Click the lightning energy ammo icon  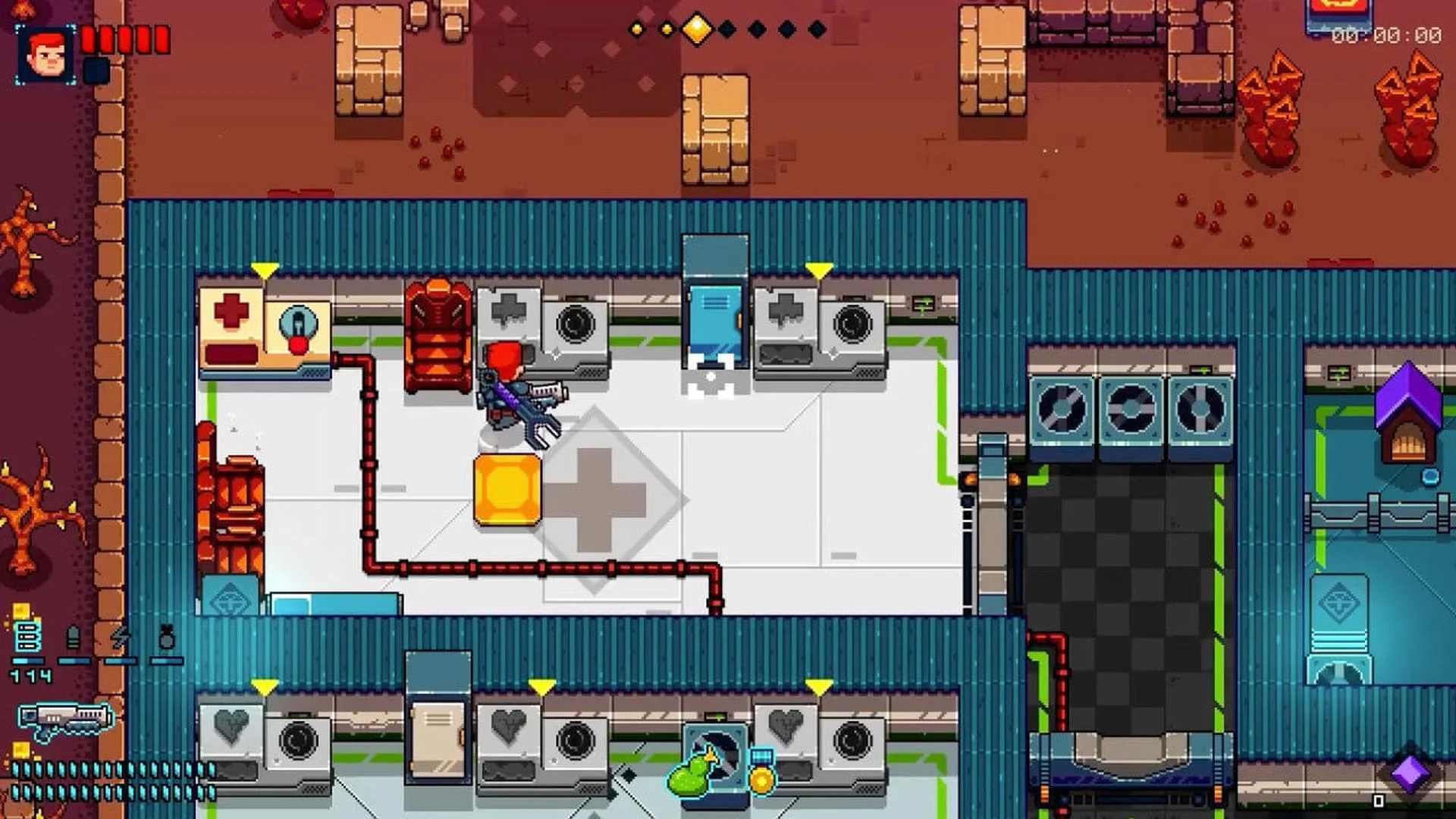click(x=121, y=637)
